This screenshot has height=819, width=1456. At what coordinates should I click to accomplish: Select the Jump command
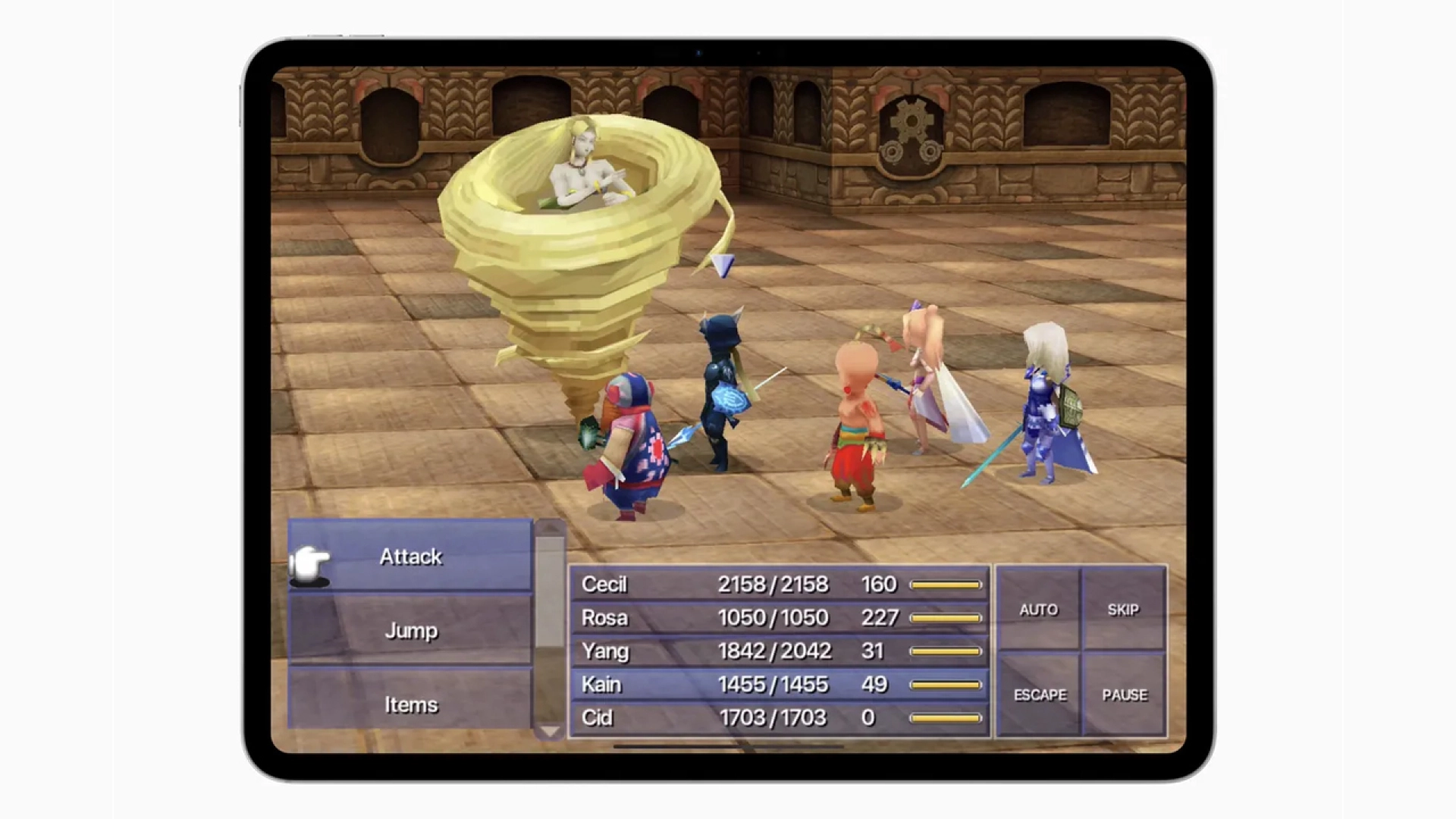tap(410, 630)
